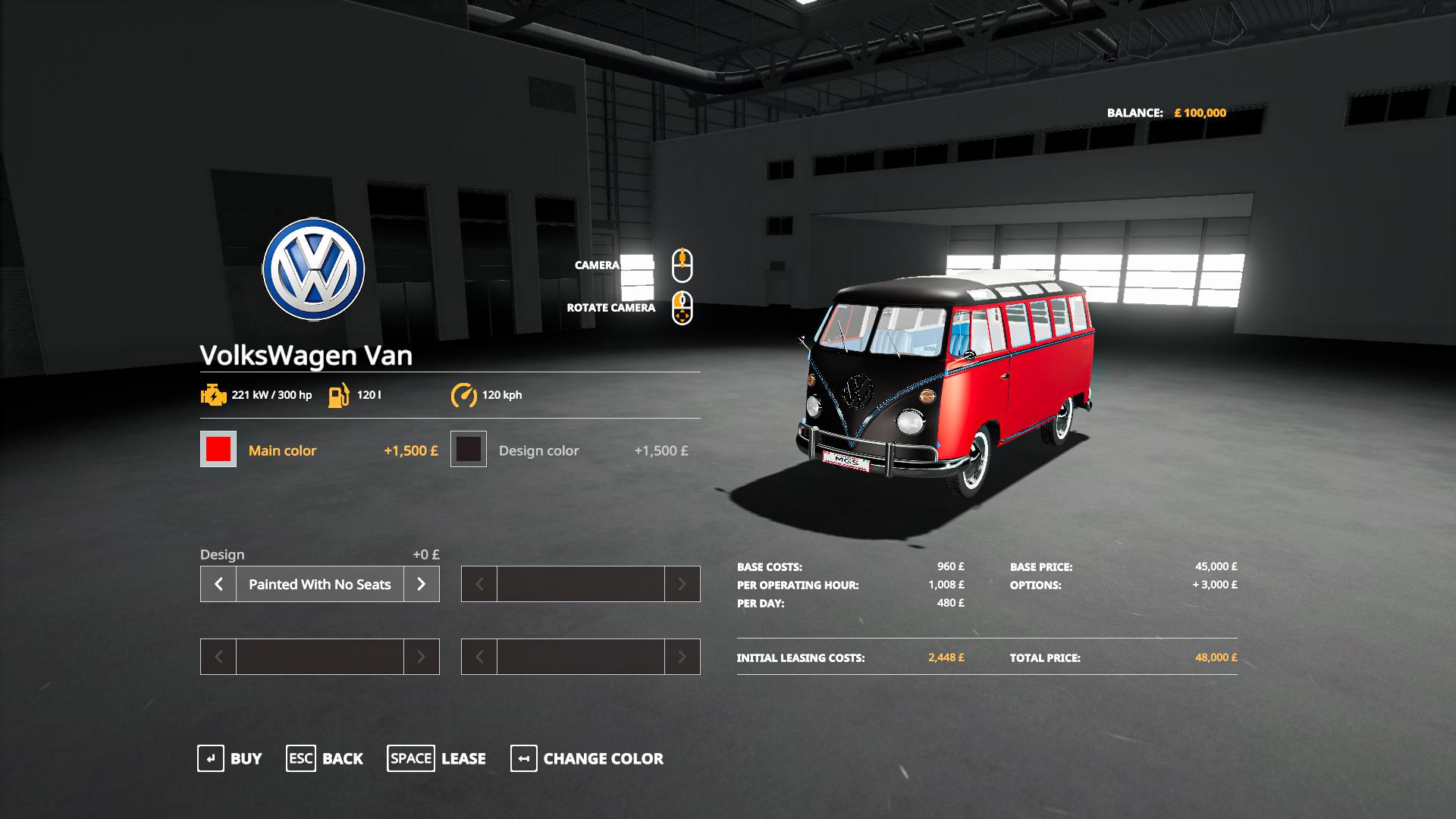Viewport: 1456px width, 819px height.
Task: Click the engine power icon showing 300 hp
Action: coord(213,394)
